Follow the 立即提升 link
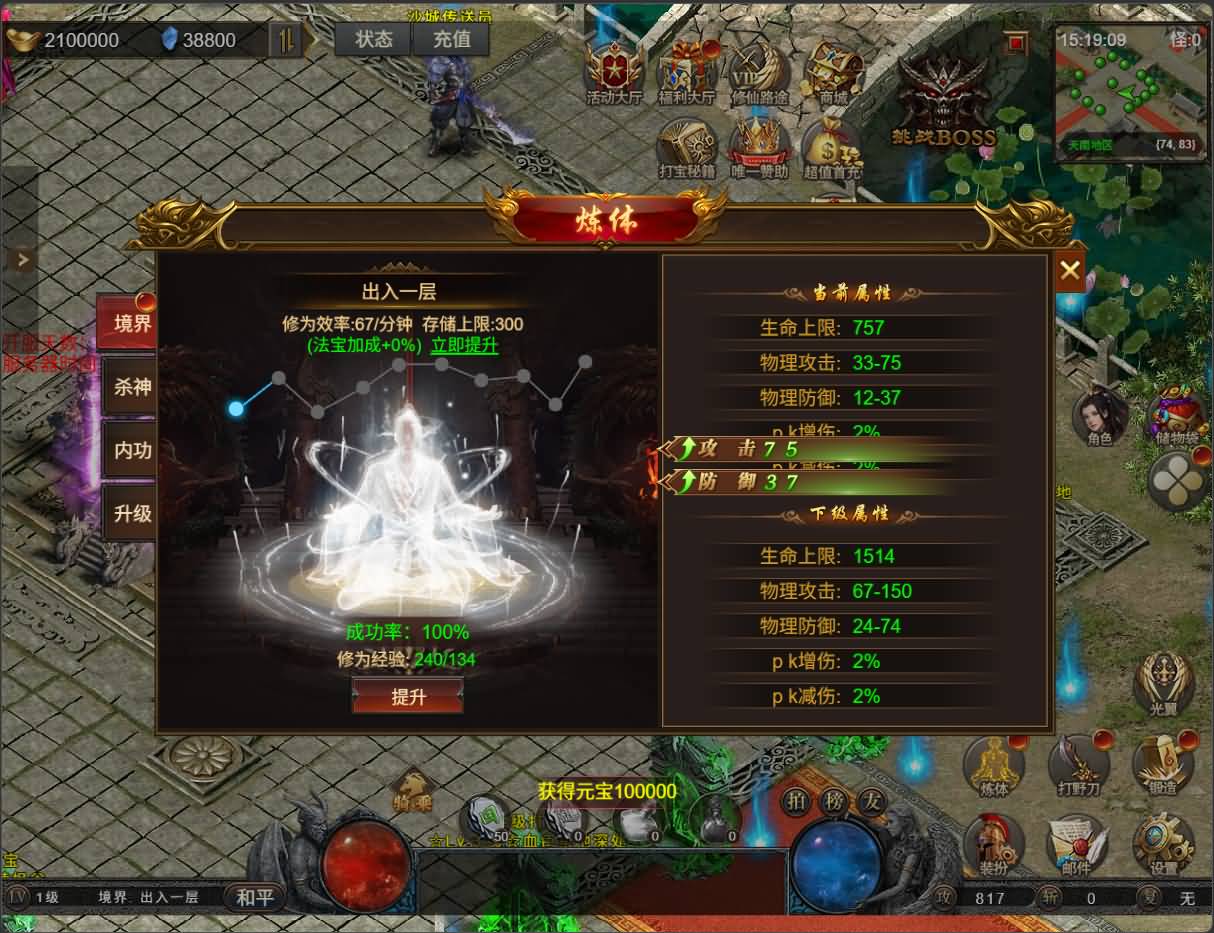The height and width of the screenshot is (933, 1214). [464, 346]
